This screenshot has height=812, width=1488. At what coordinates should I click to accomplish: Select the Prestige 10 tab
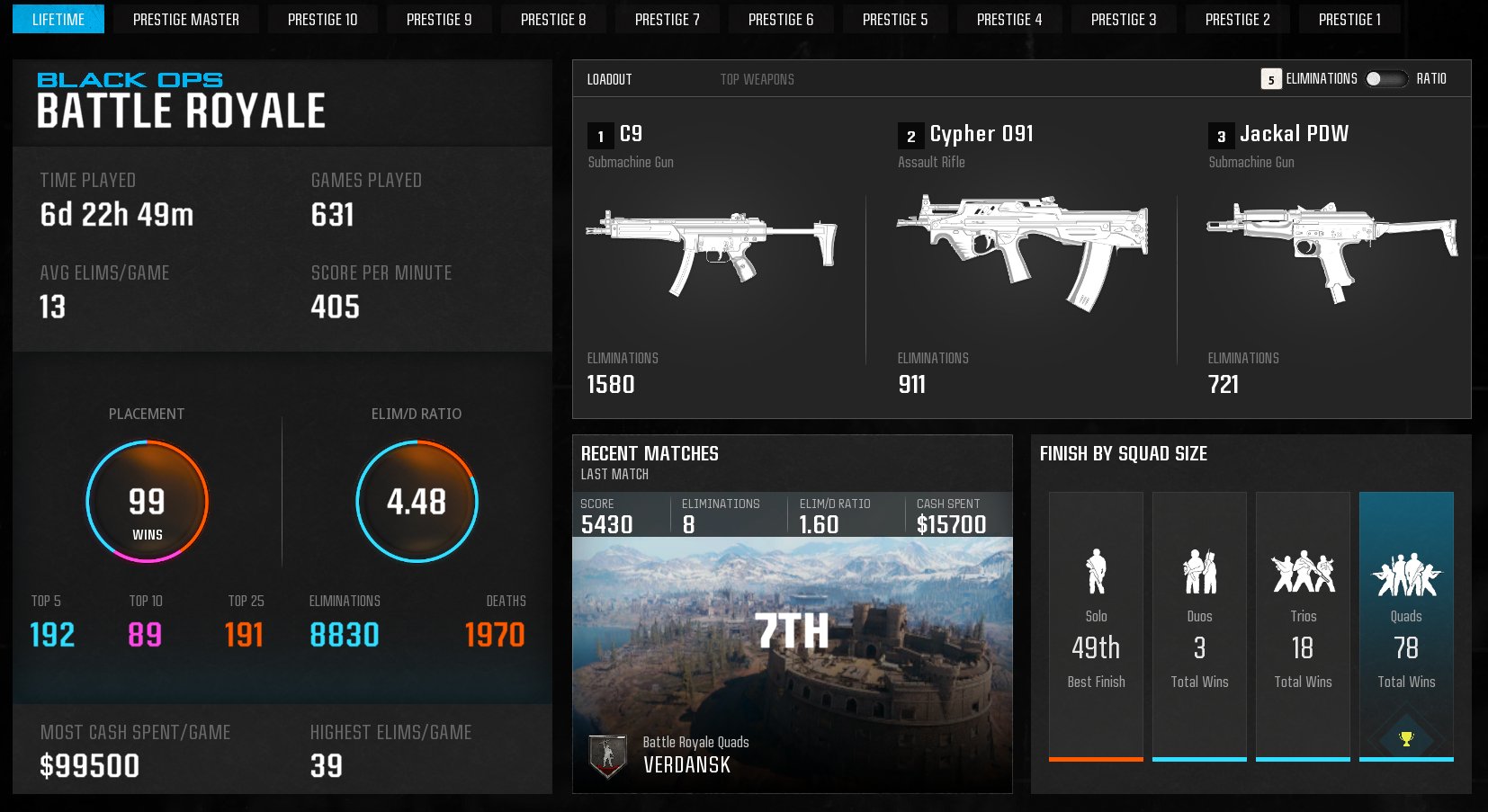(x=322, y=20)
